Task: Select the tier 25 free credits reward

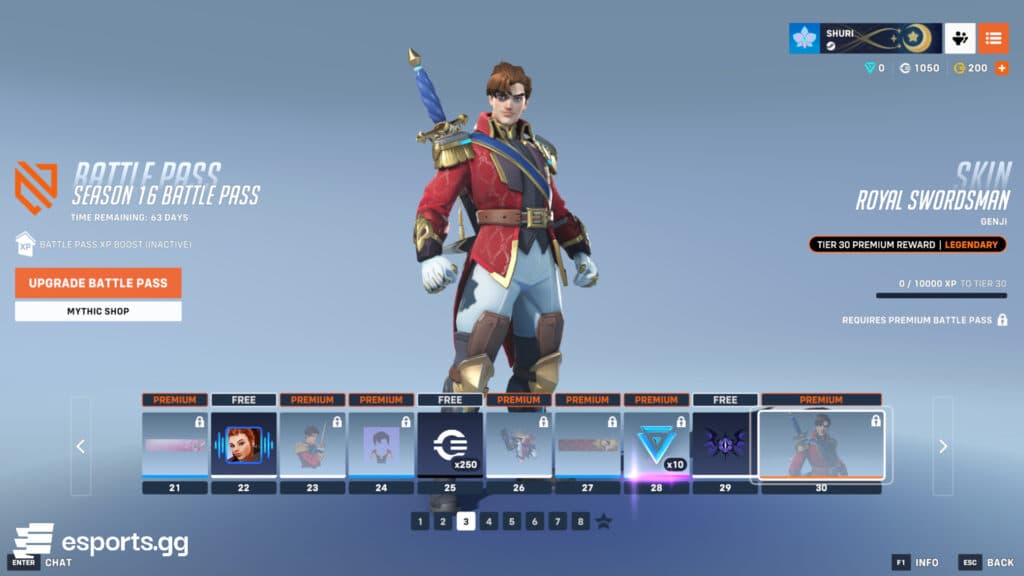Action: 450,444
